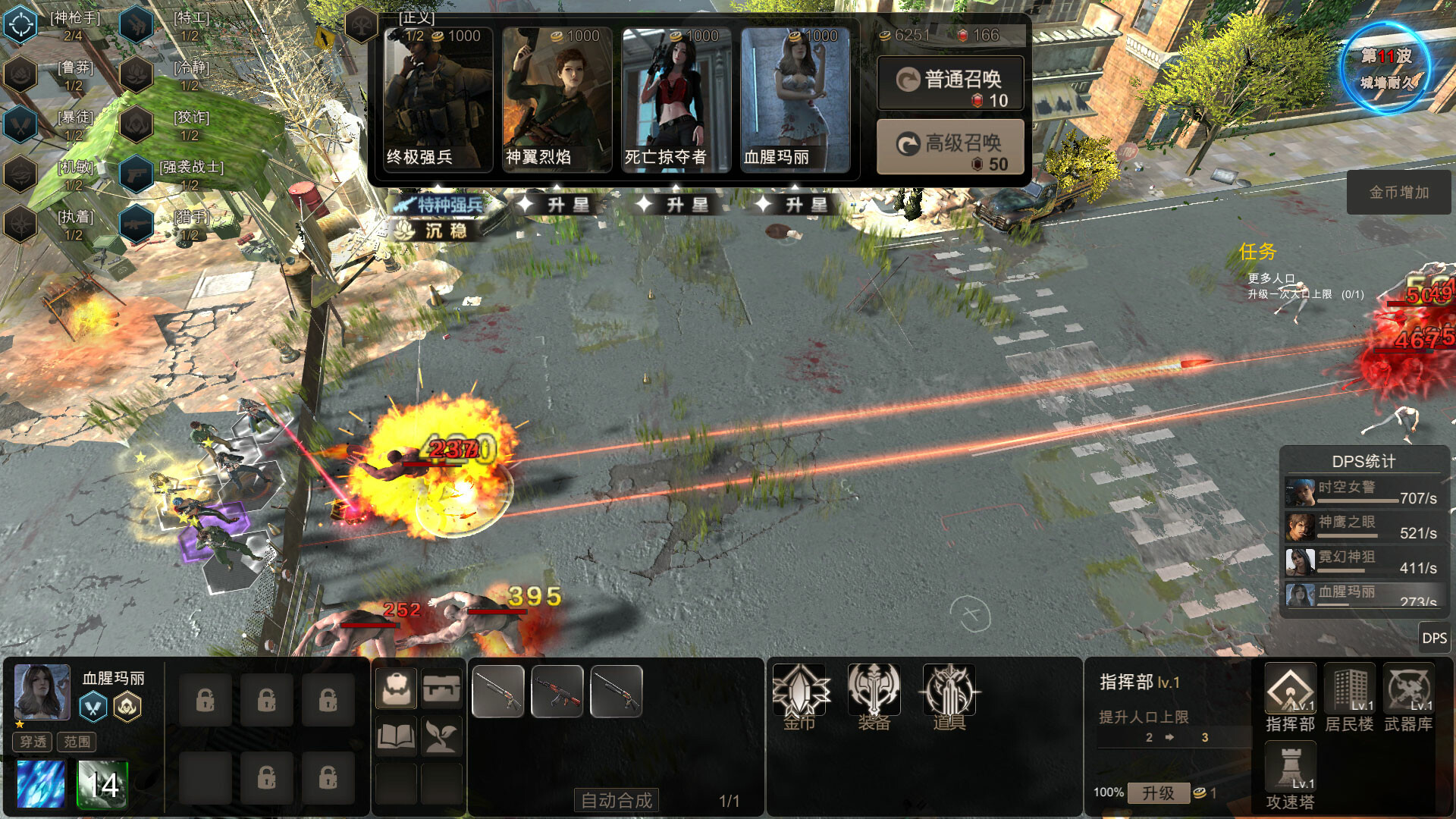This screenshot has width=1456, height=819.
Task: Select the 道具 item drop menu entry
Action: coord(947,694)
